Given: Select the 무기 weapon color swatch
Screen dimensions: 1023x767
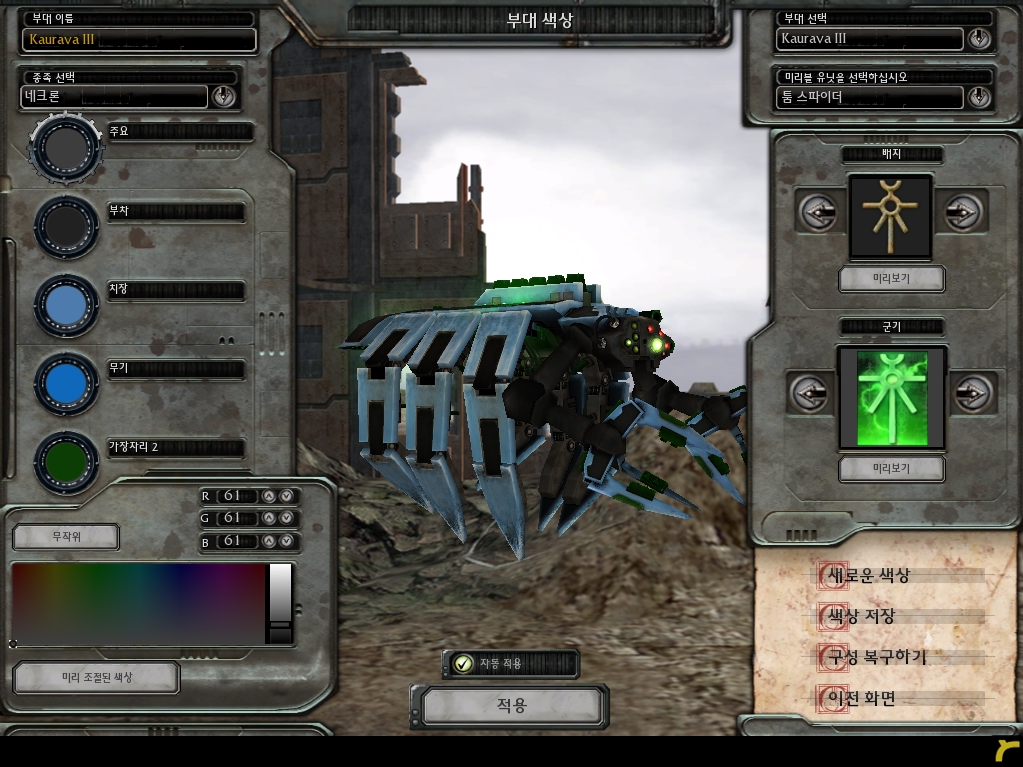Looking at the screenshot, I should [66, 383].
